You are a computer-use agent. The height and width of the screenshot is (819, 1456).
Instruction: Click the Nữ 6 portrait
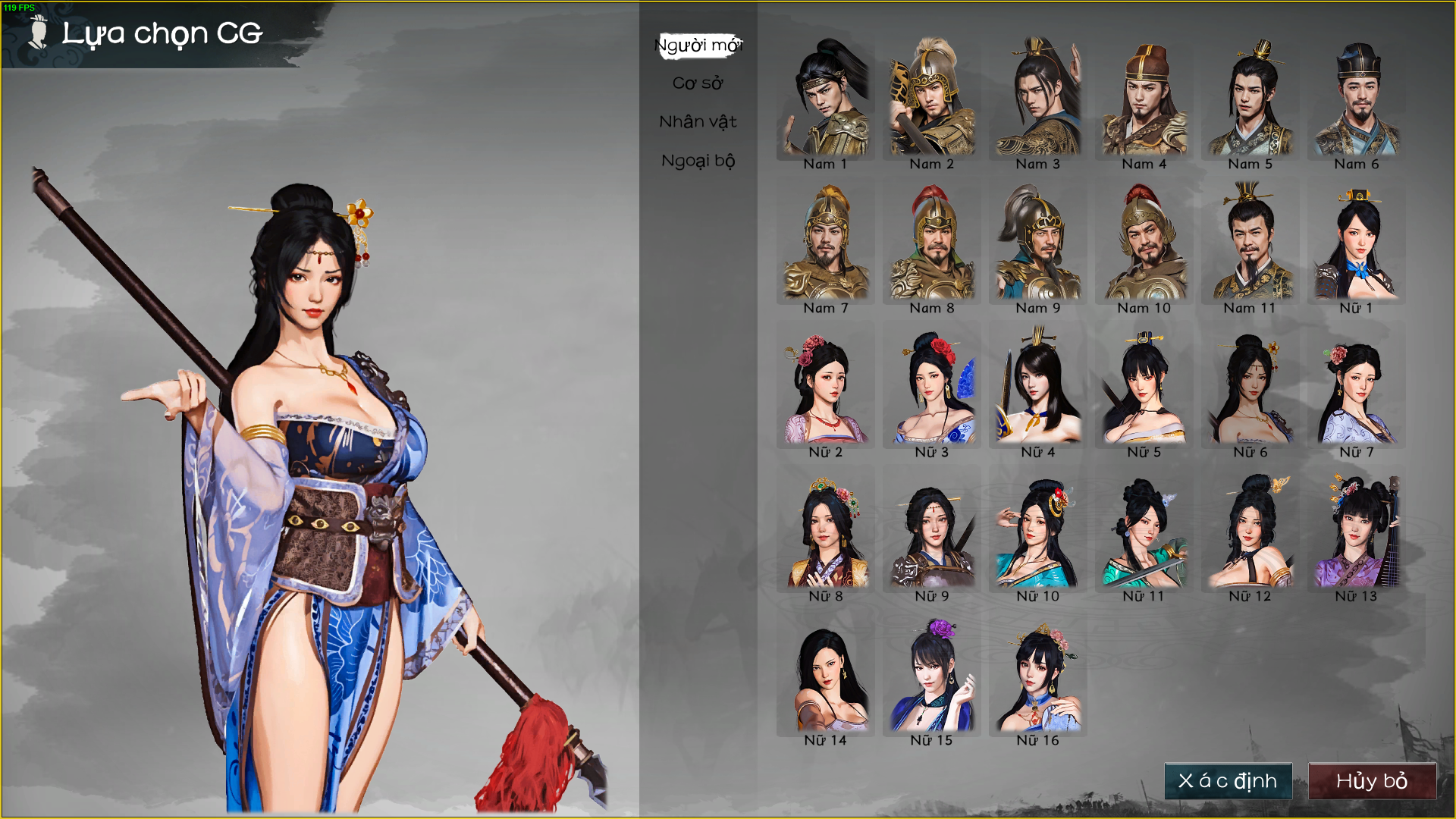[x=1250, y=387]
